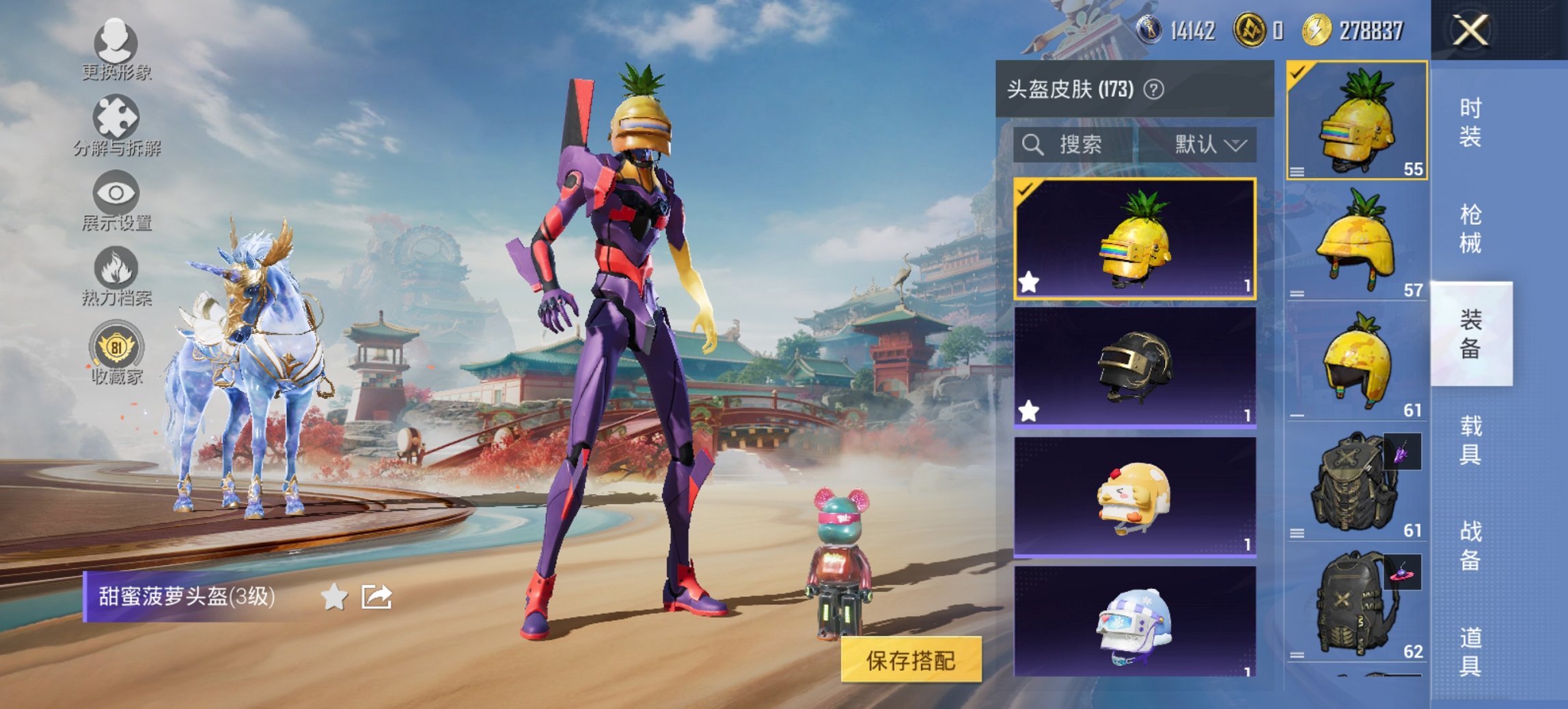Click the 搜索 search field

(x=1073, y=144)
